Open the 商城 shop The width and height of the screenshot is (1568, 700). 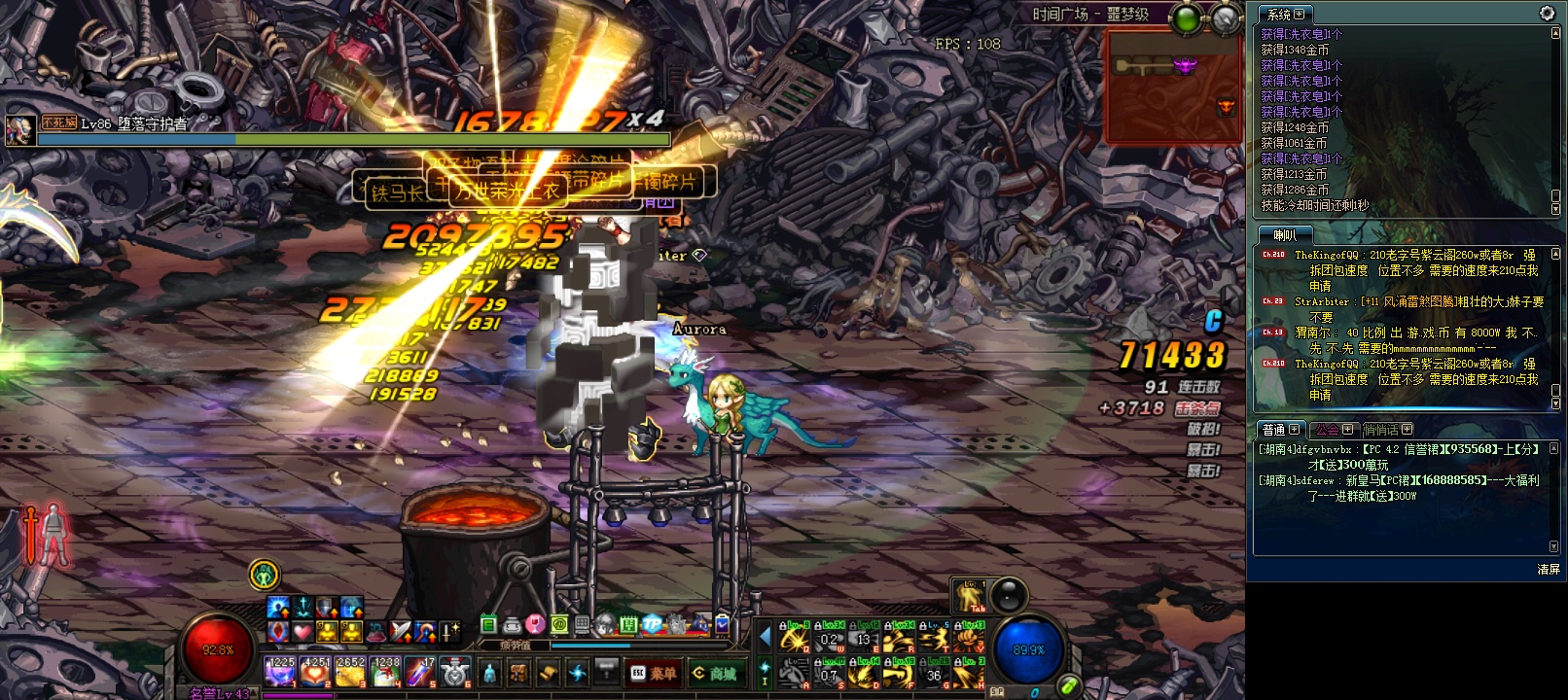[714, 673]
